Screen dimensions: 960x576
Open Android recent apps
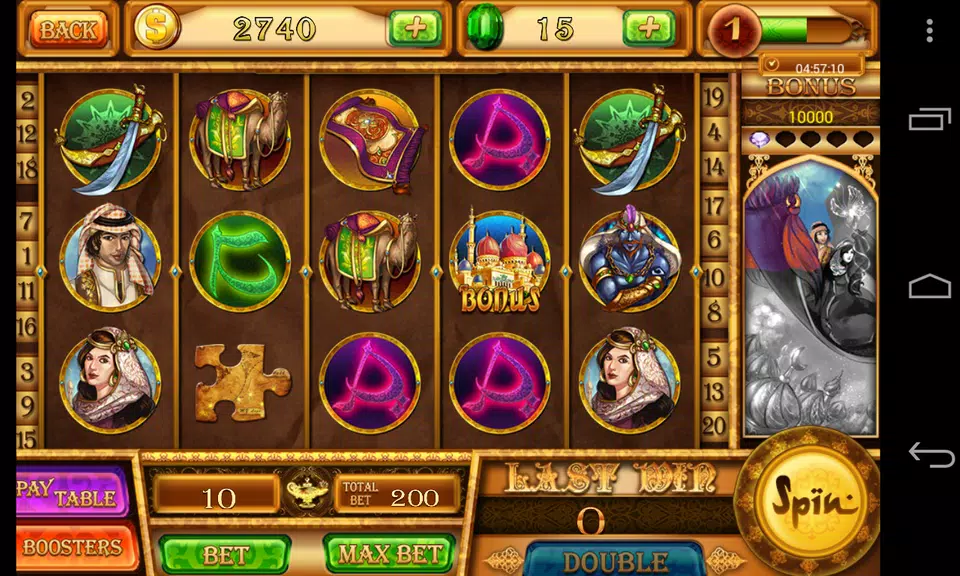929,120
